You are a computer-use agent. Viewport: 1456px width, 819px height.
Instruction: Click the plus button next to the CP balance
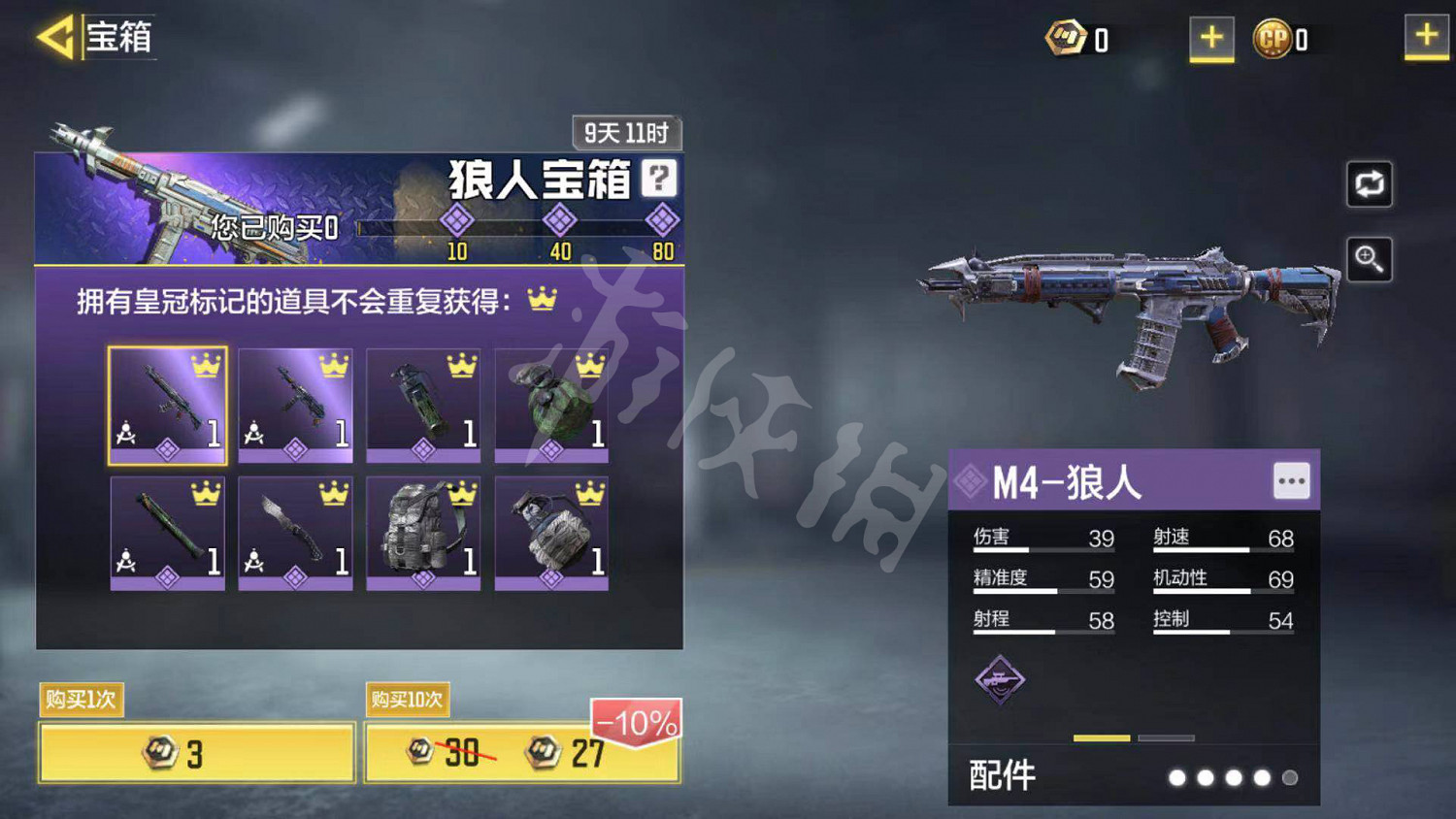1427,39
